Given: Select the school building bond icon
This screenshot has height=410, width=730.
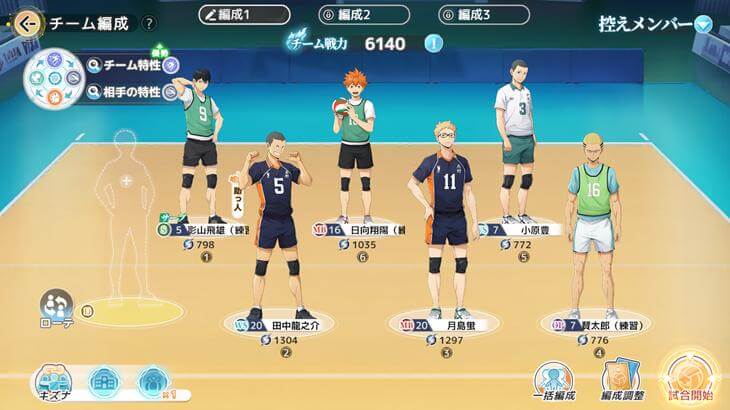Looking at the screenshot, I should 105,380.
